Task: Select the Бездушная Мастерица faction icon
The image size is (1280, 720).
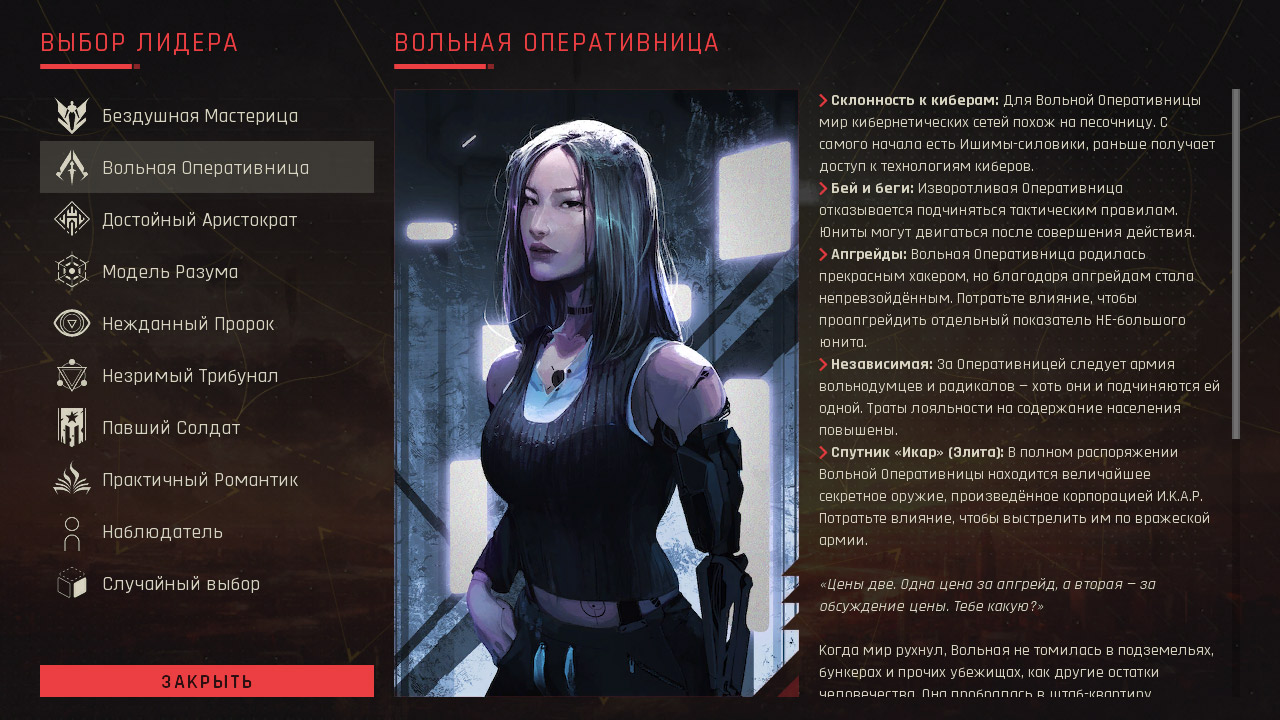Action: [70, 115]
